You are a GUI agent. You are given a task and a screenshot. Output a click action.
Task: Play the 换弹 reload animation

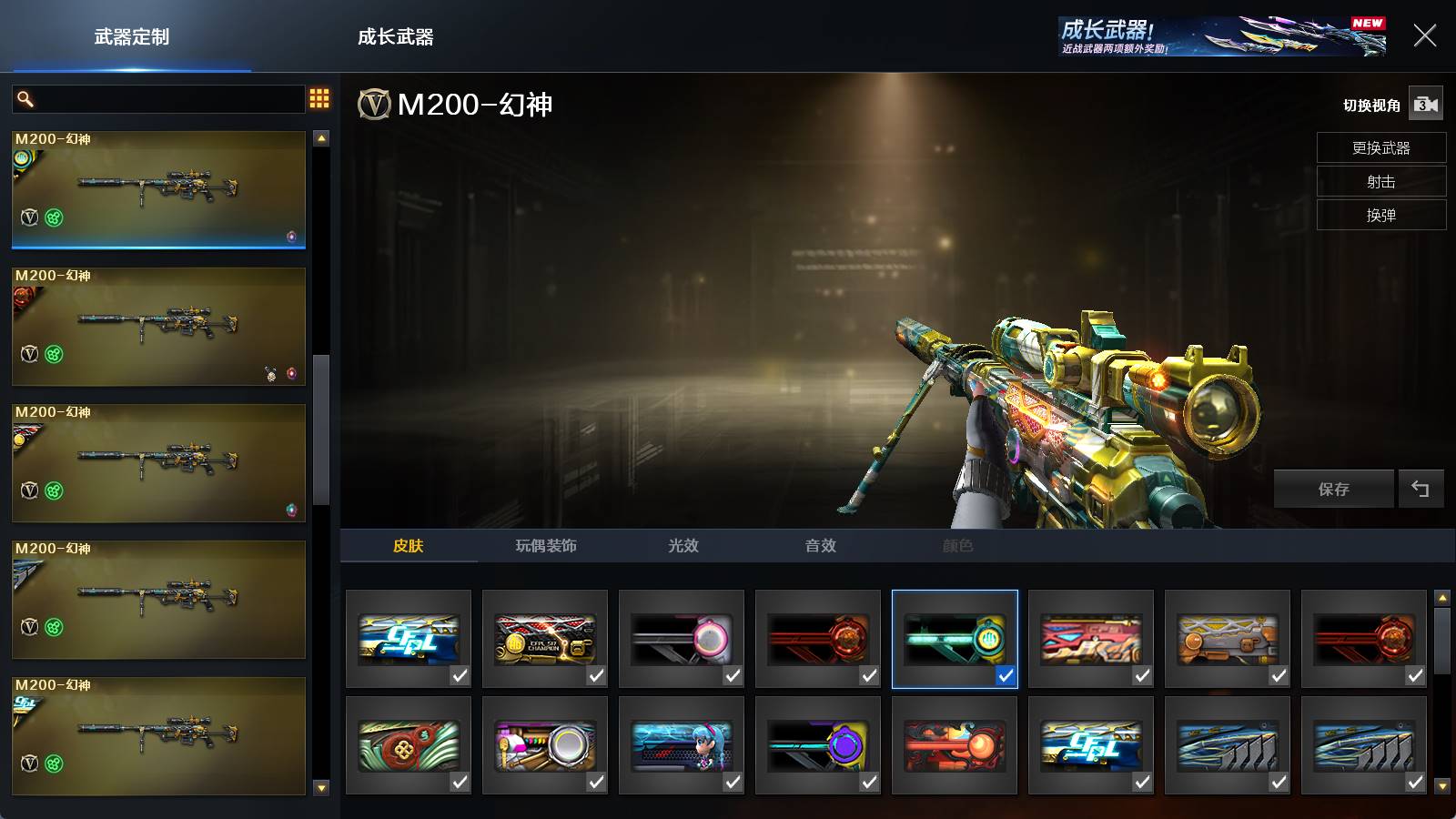point(1380,215)
